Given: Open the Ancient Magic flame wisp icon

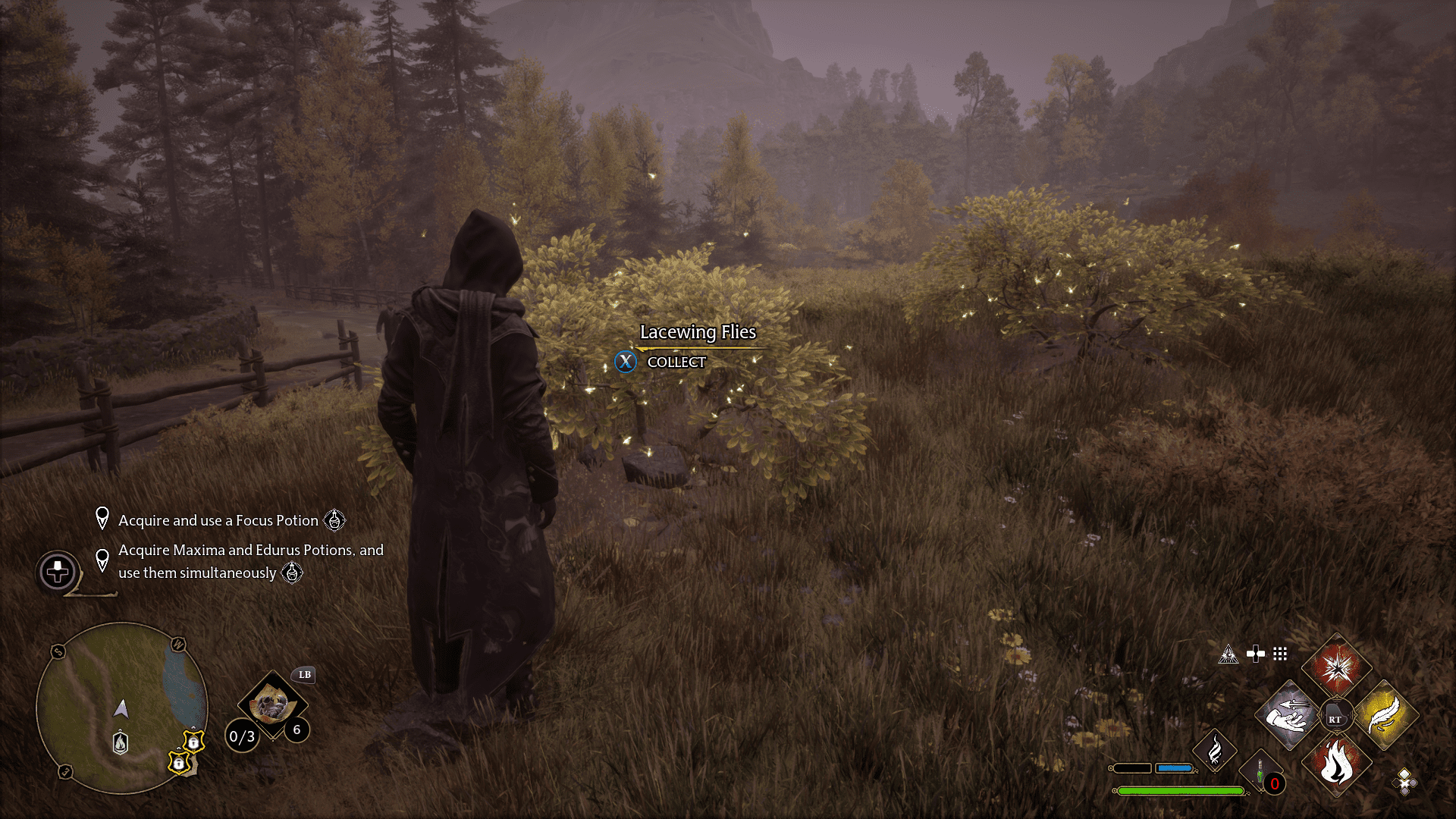Looking at the screenshot, I should (x=1215, y=751).
